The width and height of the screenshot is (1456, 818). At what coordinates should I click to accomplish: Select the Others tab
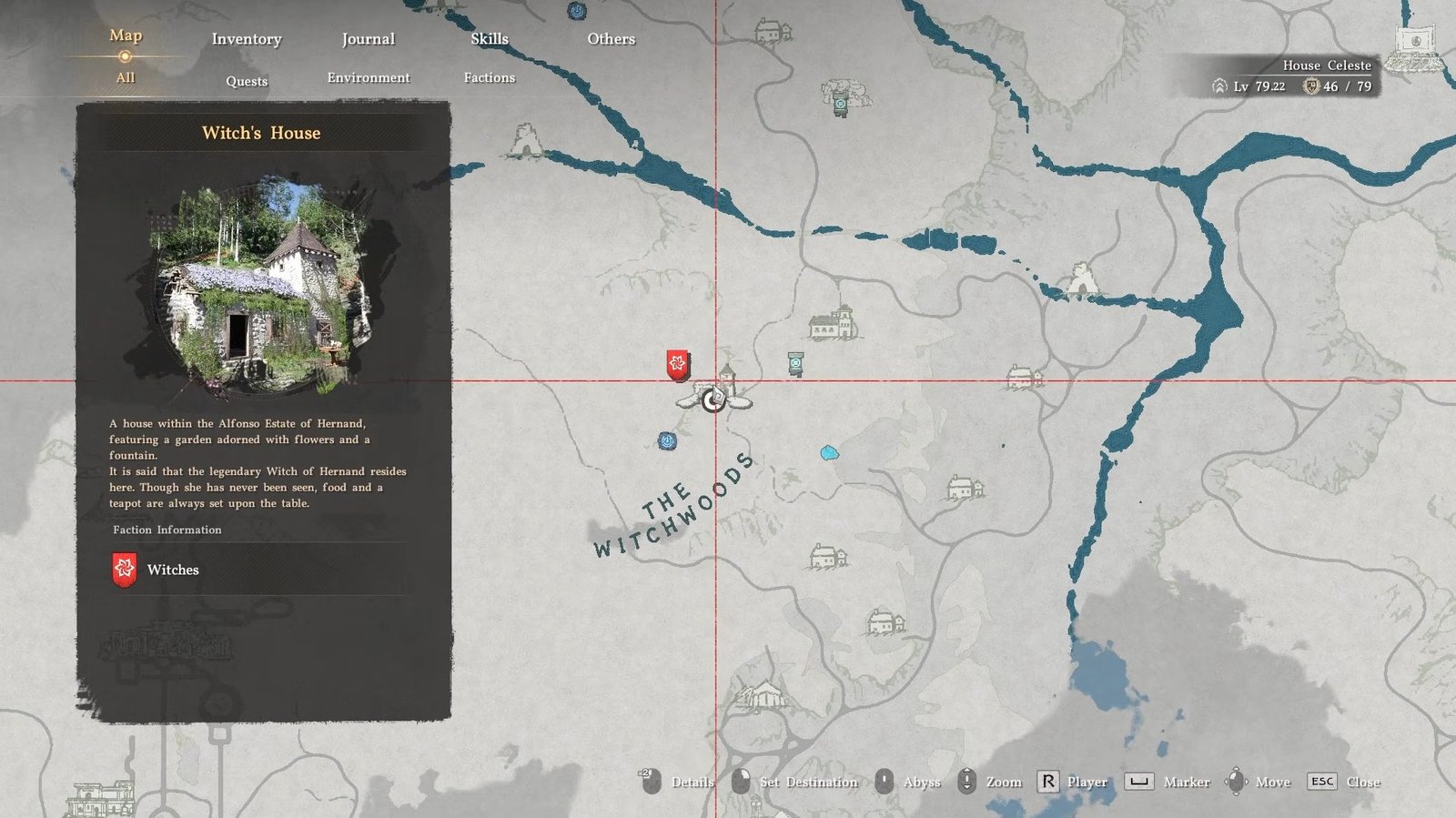611,39
